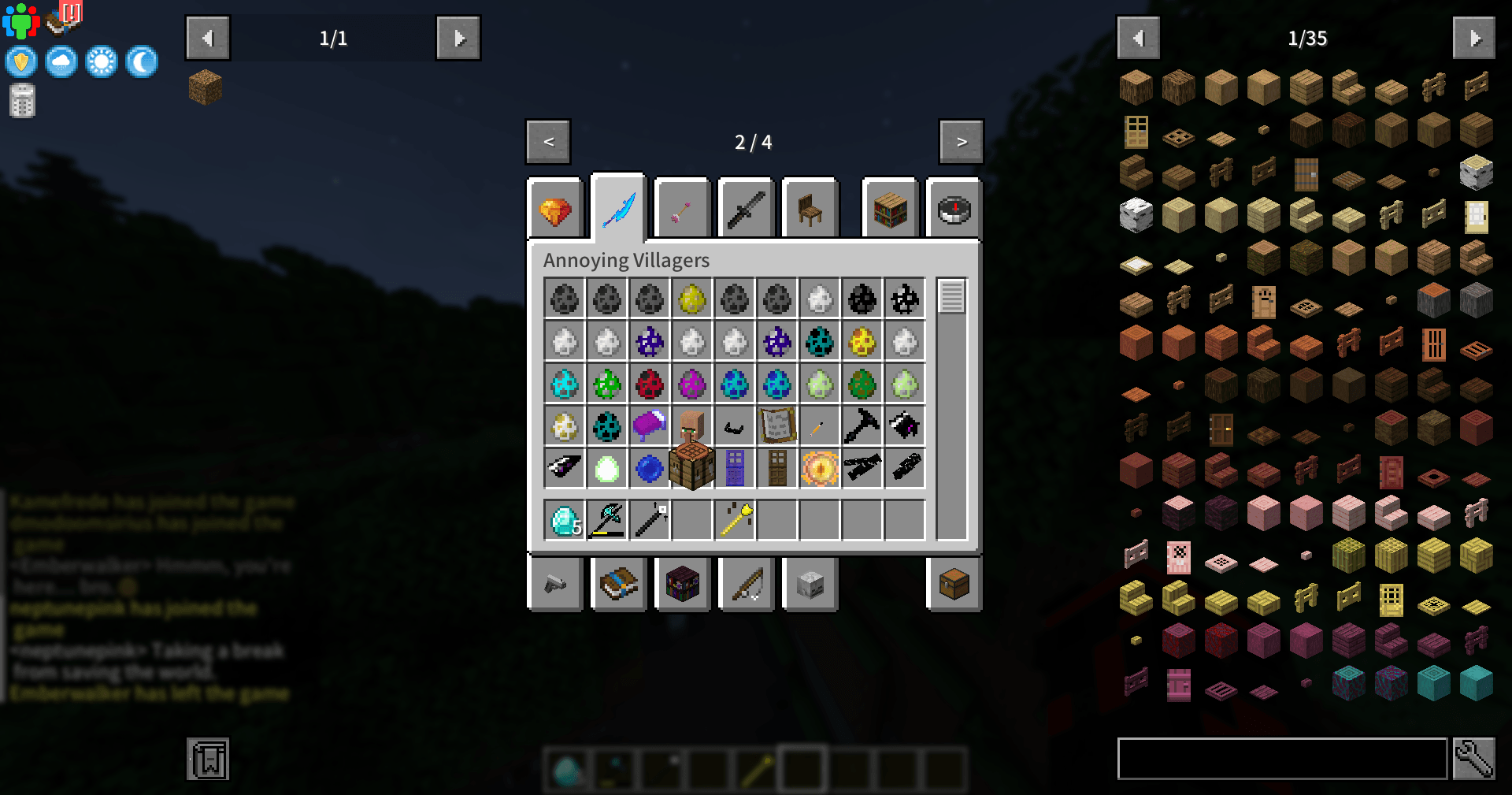Open the shield game options icon
This screenshot has width=1512, height=795.
coord(20,61)
